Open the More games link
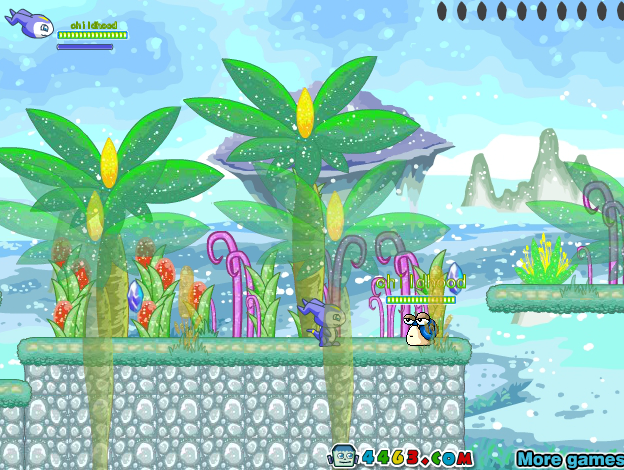The image size is (624, 470). 570,459
